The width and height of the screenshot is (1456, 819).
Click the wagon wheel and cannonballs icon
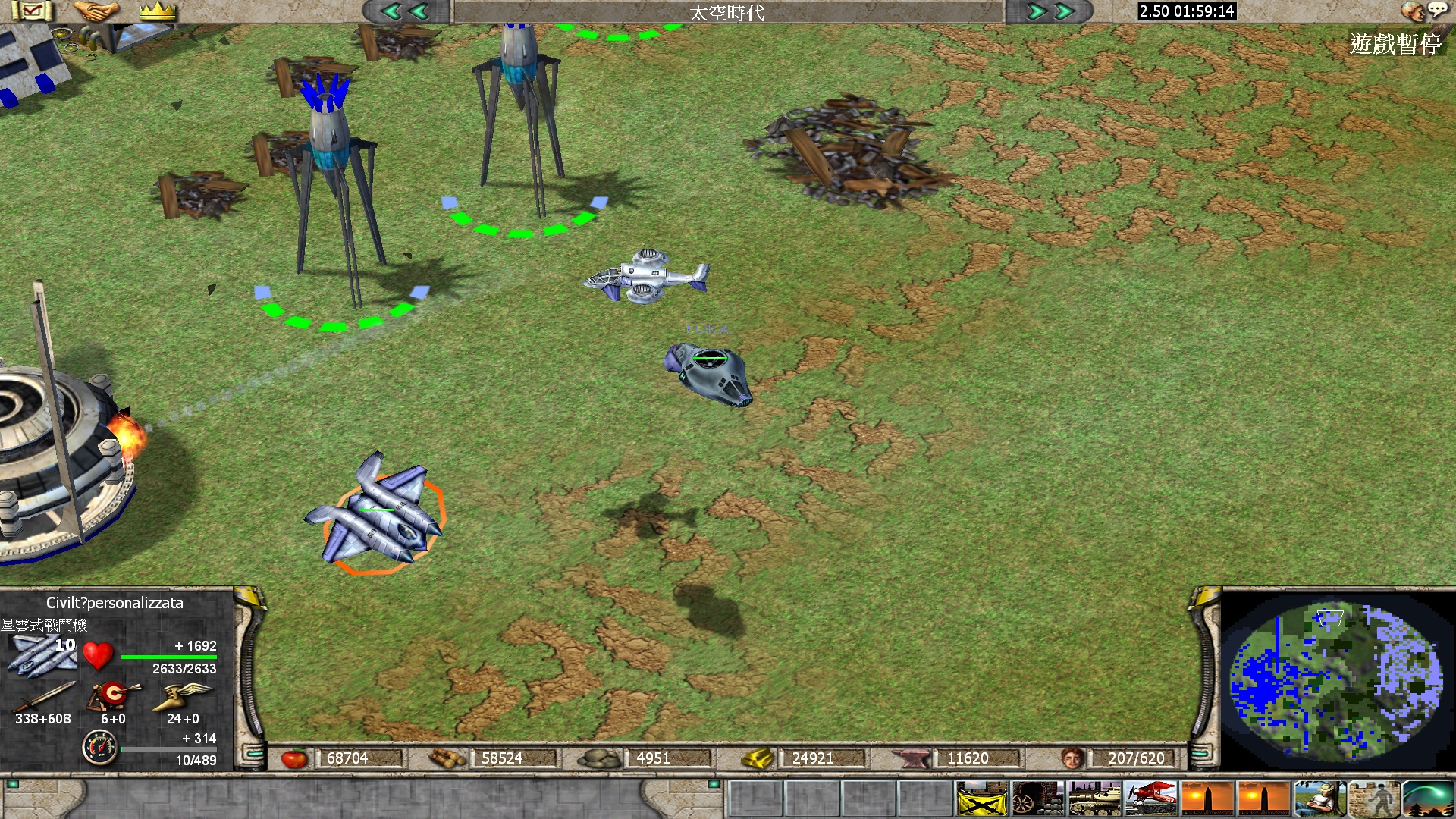(x=1038, y=799)
